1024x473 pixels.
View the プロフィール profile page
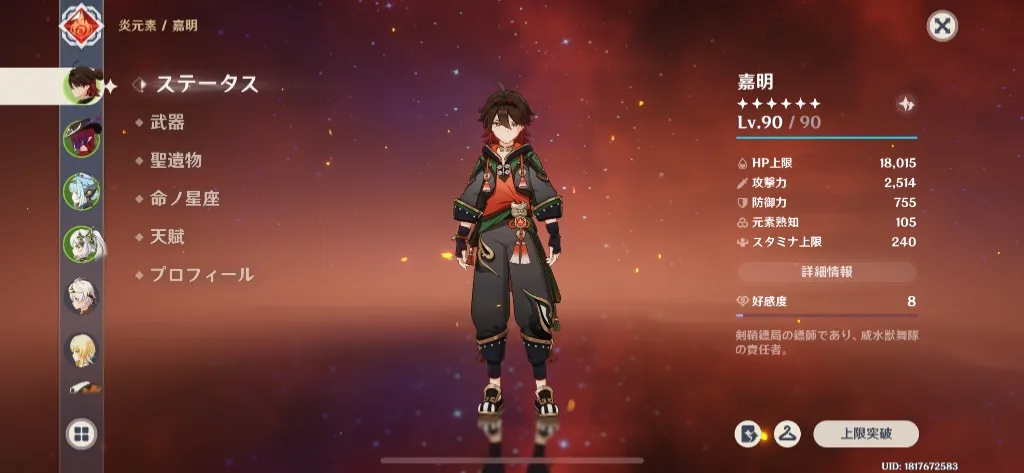pos(201,274)
